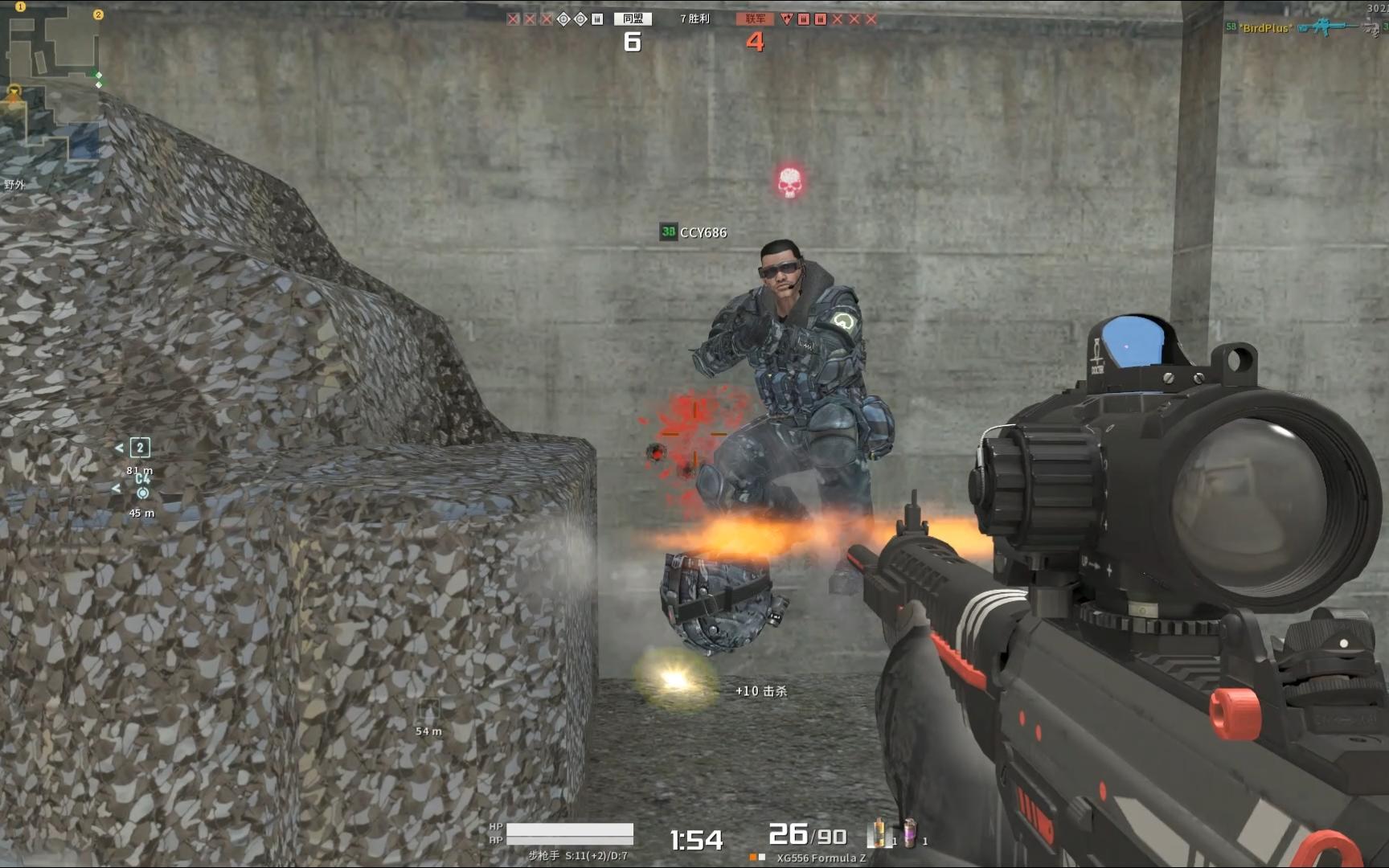Screen dimensions: 1389x868
Task: Click the 同盟 team label
Action: pyautogui.click(x=633, y=18)
